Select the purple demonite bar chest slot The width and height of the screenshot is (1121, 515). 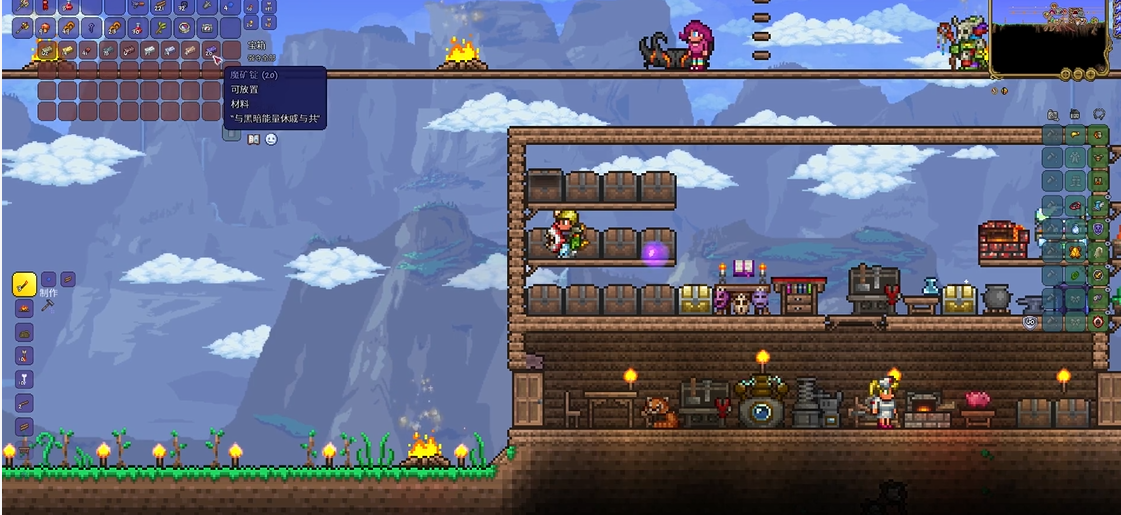click(x=209, y=50)
